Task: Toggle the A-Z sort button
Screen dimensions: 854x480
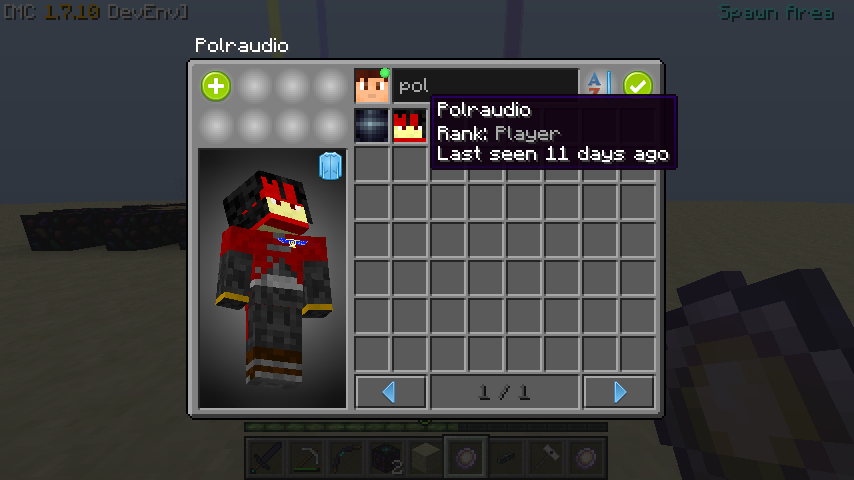Action: 597,86
